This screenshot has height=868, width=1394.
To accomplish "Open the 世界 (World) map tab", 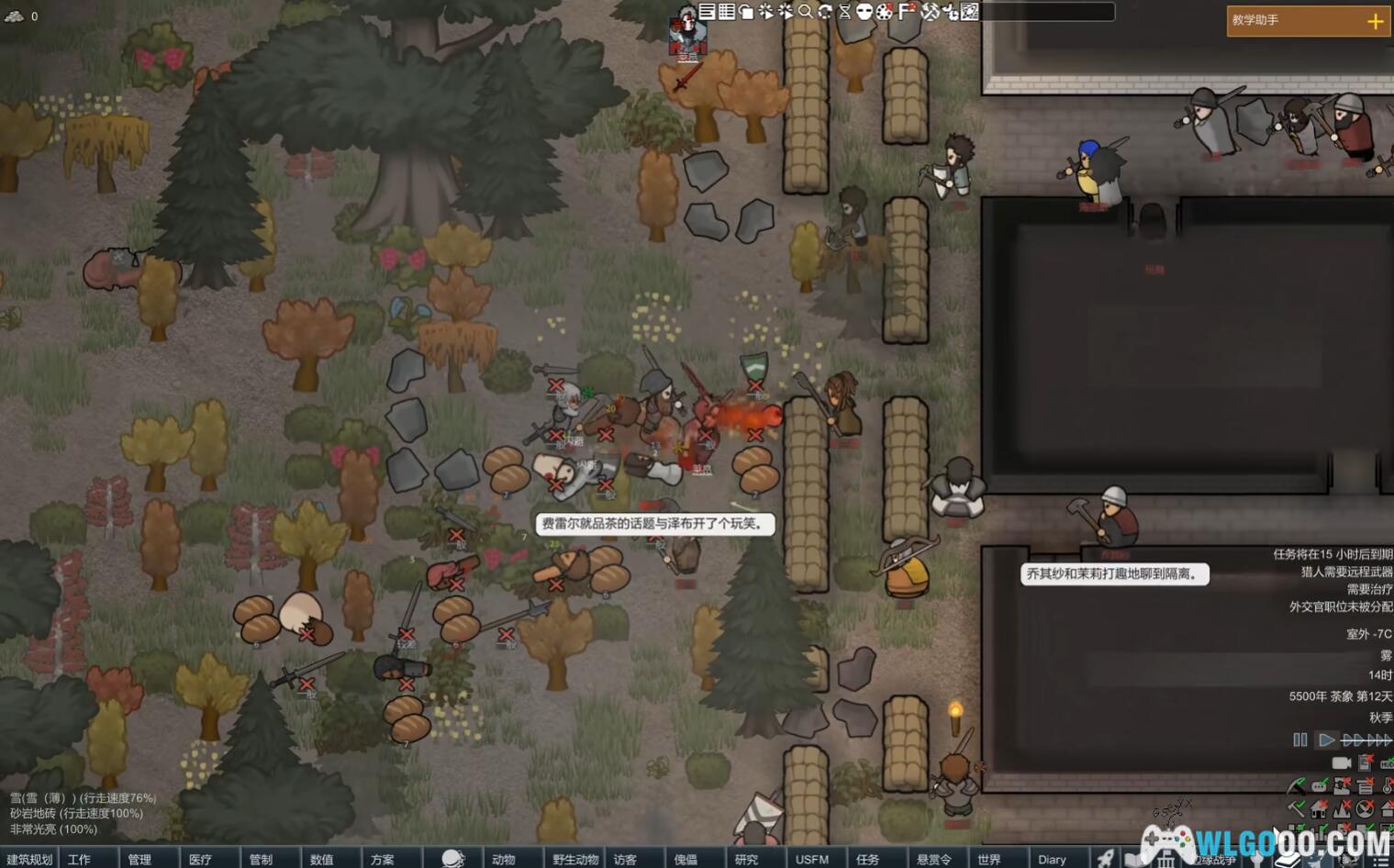I will [x=988, y=859].
